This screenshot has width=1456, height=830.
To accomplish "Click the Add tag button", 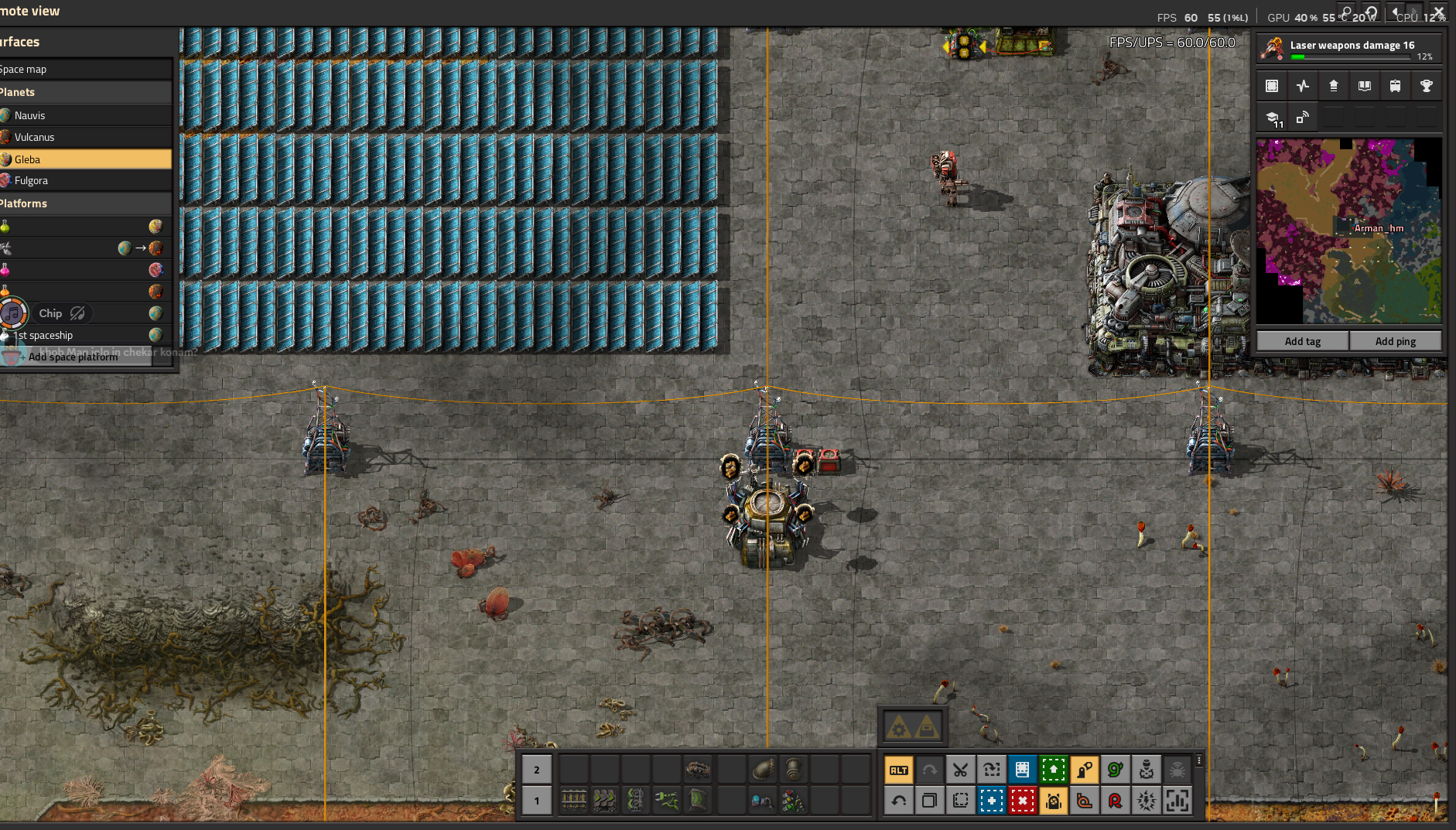I will (x=1301, y=340).
